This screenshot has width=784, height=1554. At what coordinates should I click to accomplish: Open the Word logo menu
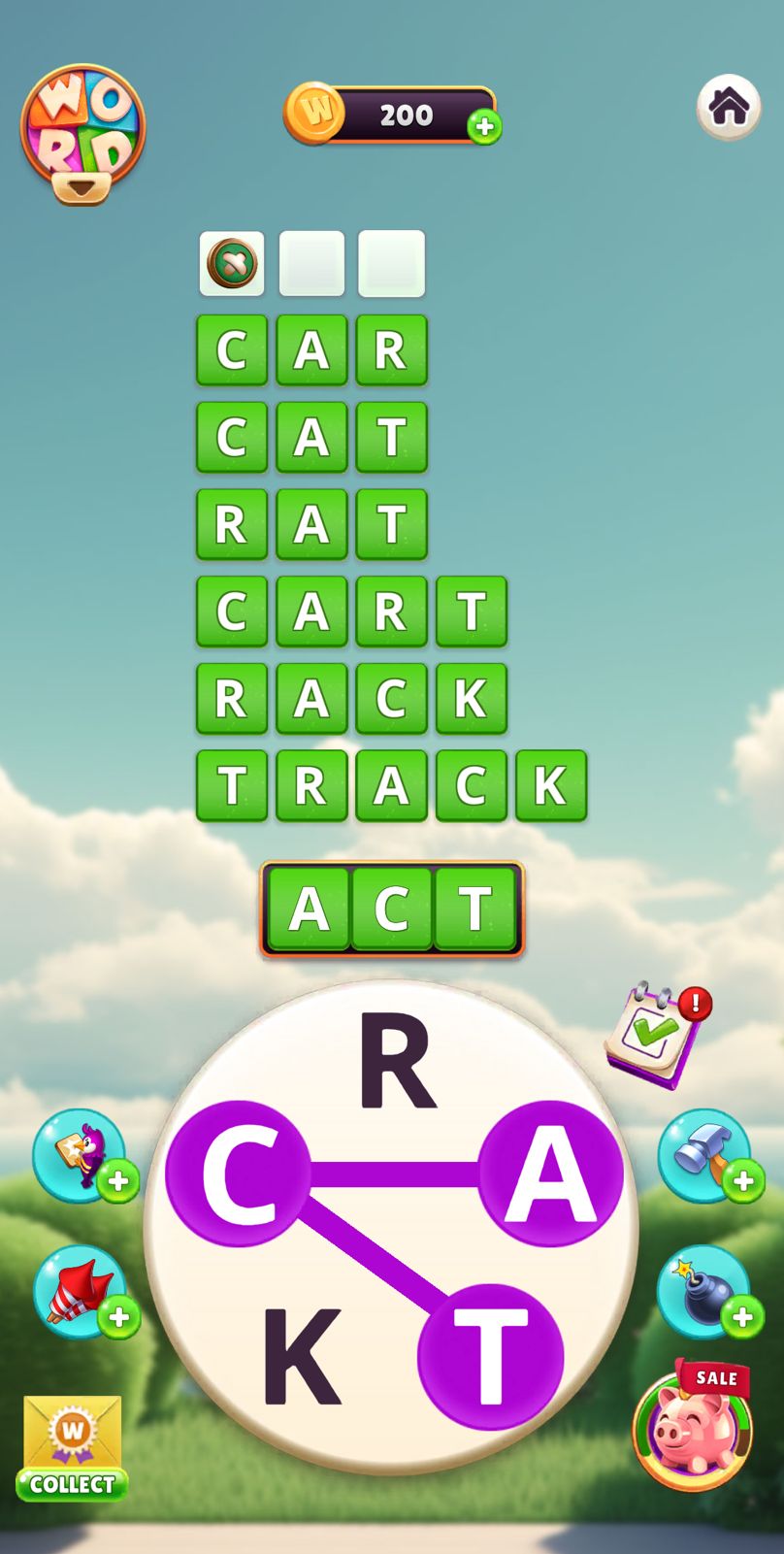[x=82, y=133]
